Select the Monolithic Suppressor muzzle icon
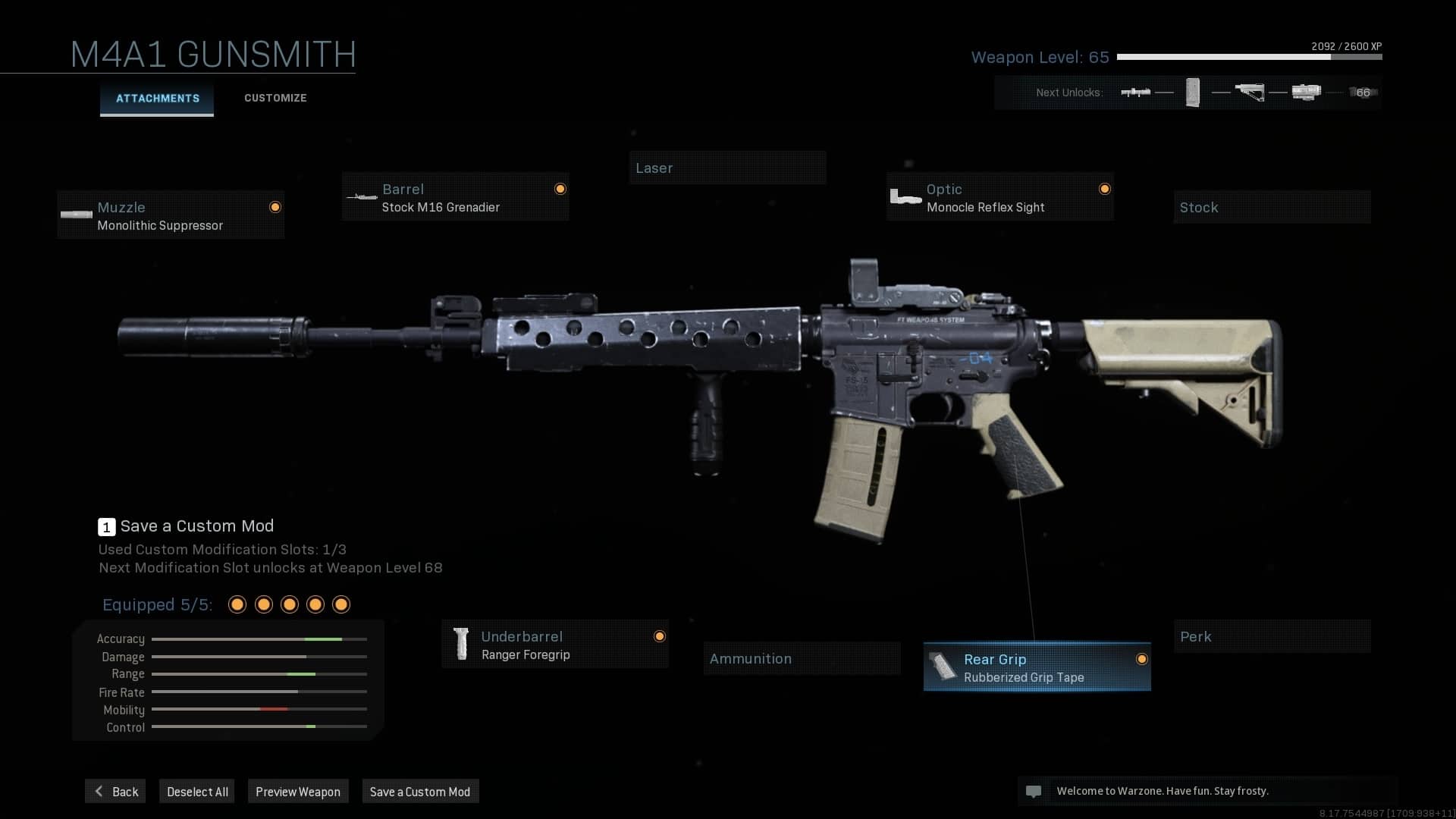This screenshot has height=819, width=1456. [x=76, y=215]
